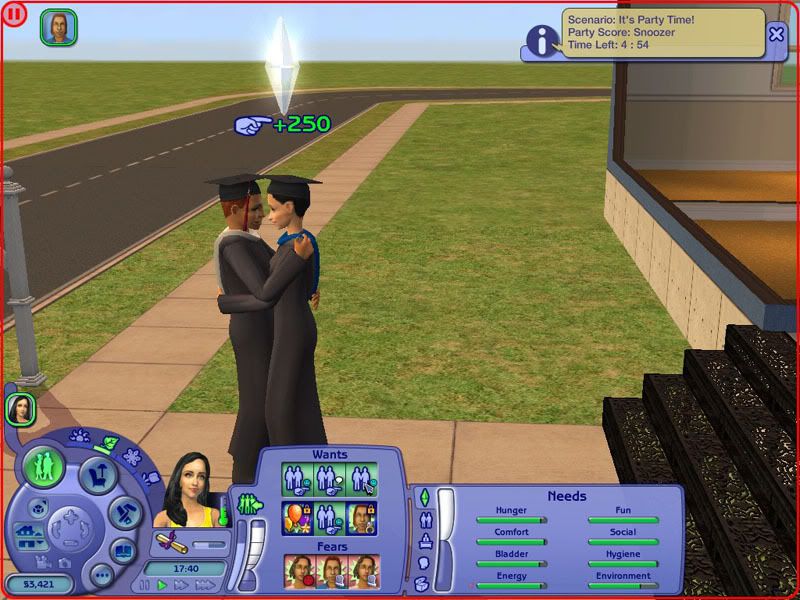
Task: Open the Needs panel tab with plumbob icon
Action: (x=424, y=497)
